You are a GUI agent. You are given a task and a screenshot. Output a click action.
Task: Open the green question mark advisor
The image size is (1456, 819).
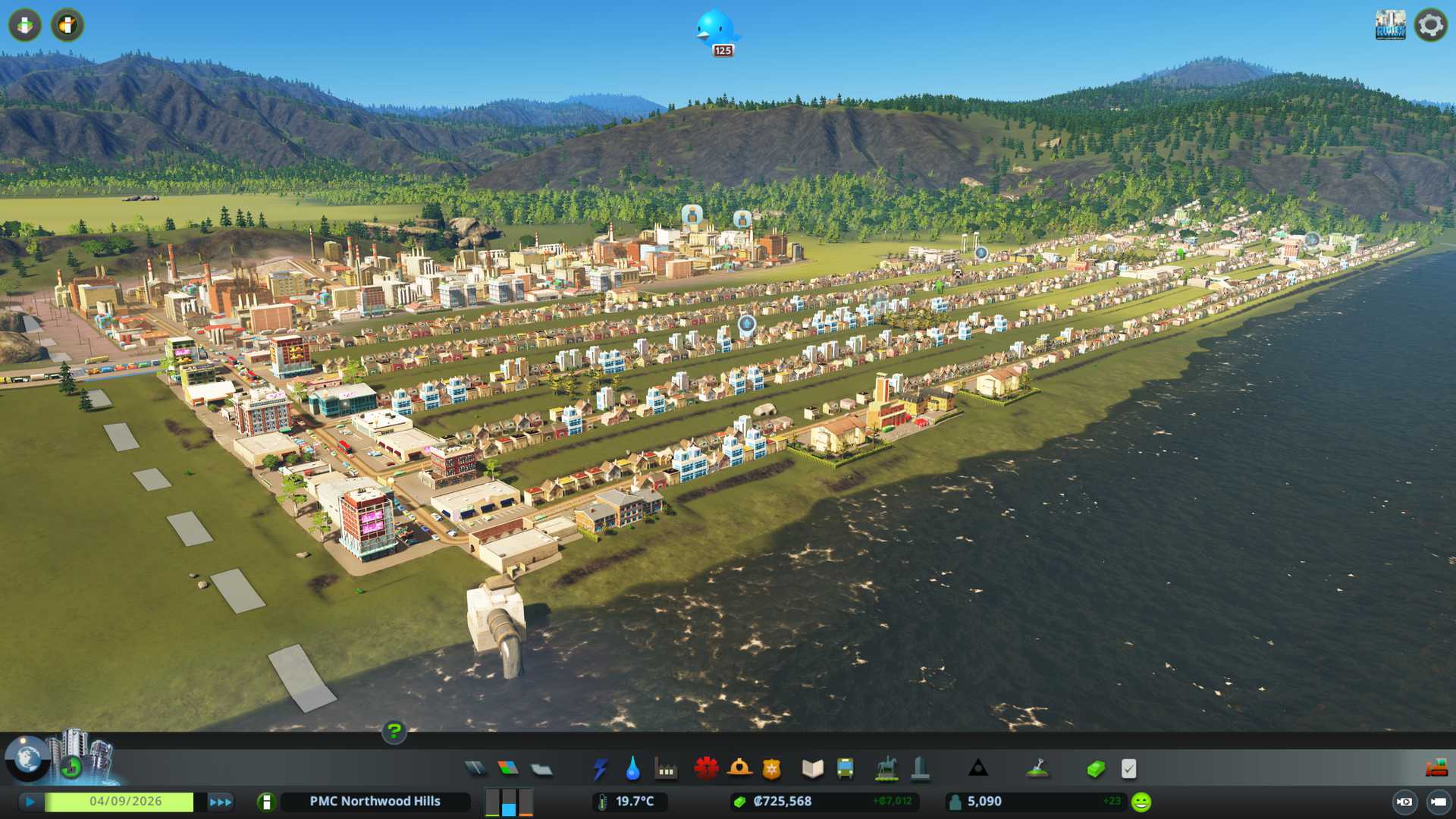coord(394,731)
